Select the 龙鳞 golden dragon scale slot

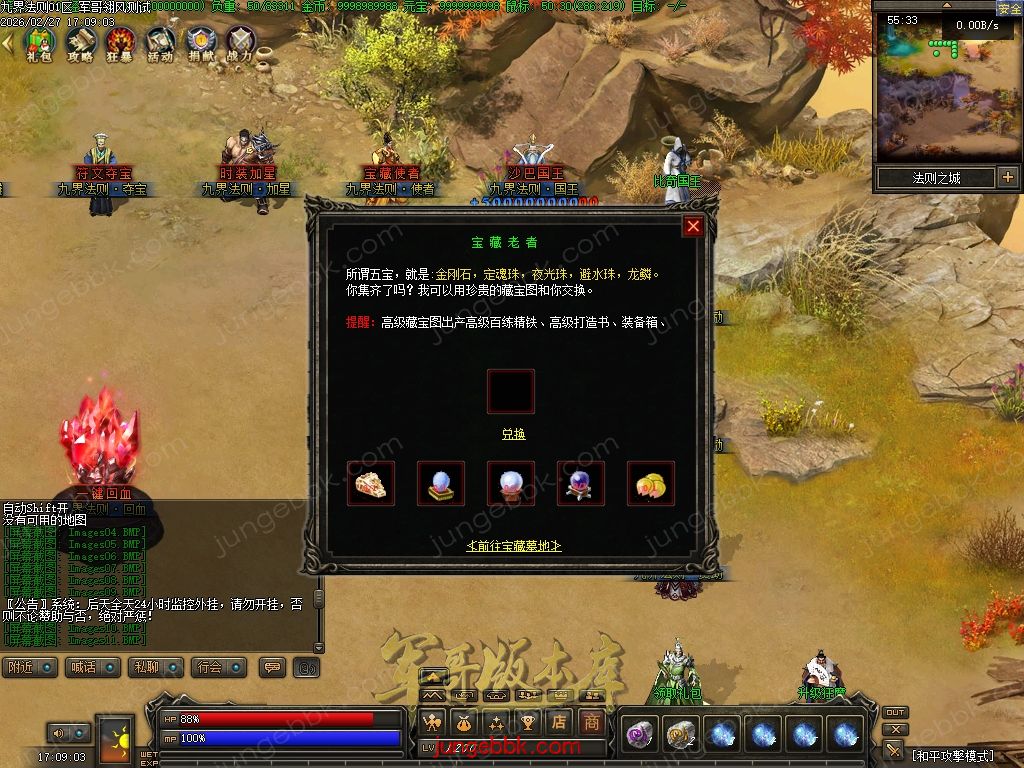point(651,484)
